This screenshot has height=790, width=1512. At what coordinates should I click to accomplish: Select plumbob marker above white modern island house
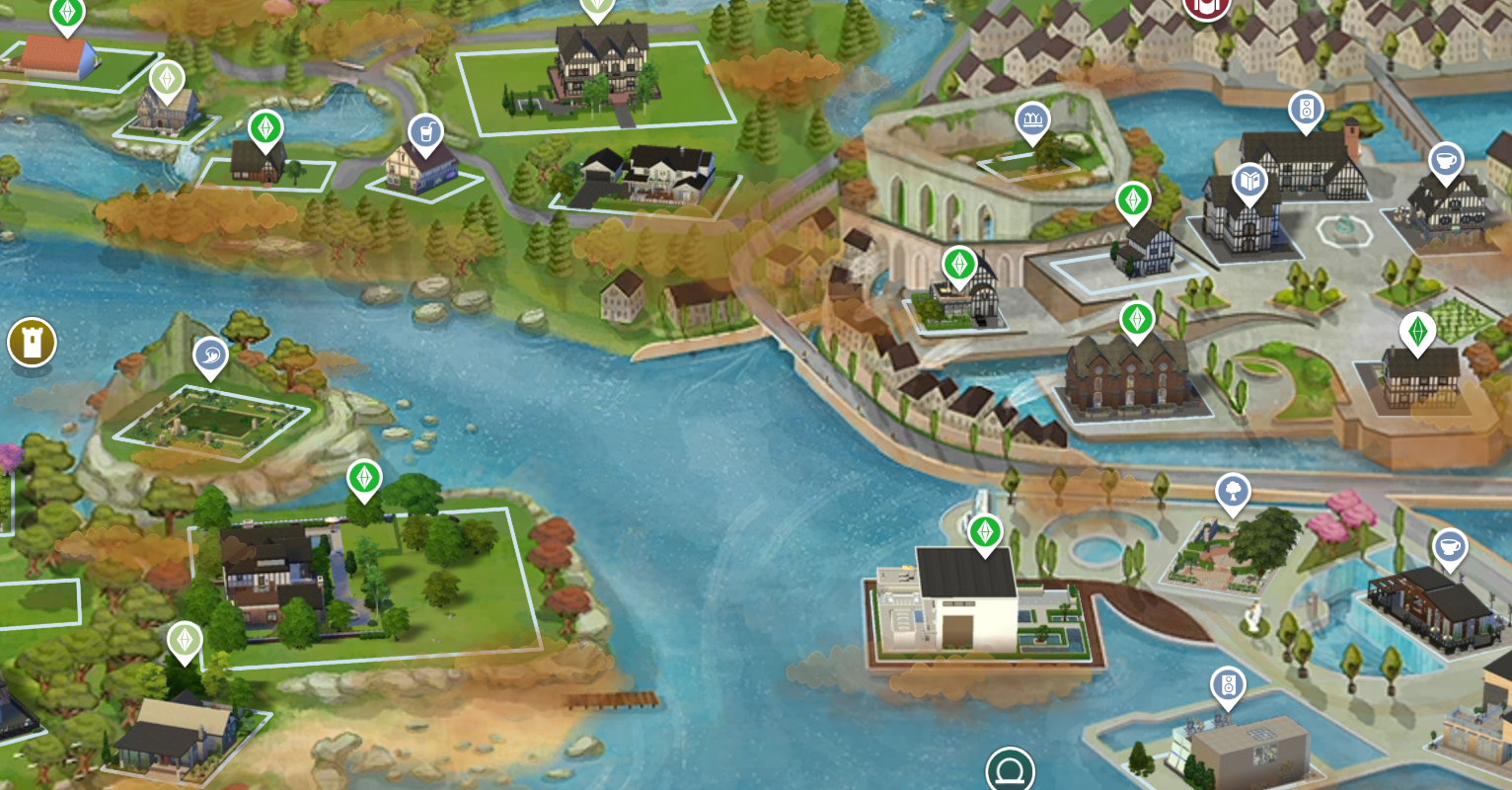coord(984,533)
